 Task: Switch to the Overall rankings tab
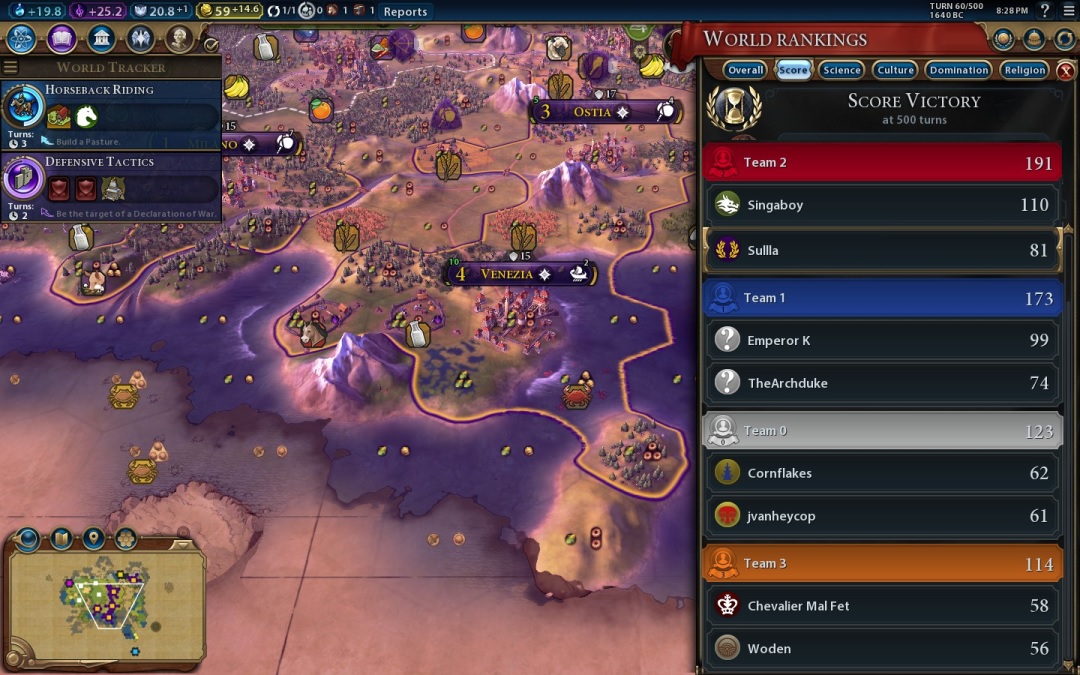coord(745,70)
